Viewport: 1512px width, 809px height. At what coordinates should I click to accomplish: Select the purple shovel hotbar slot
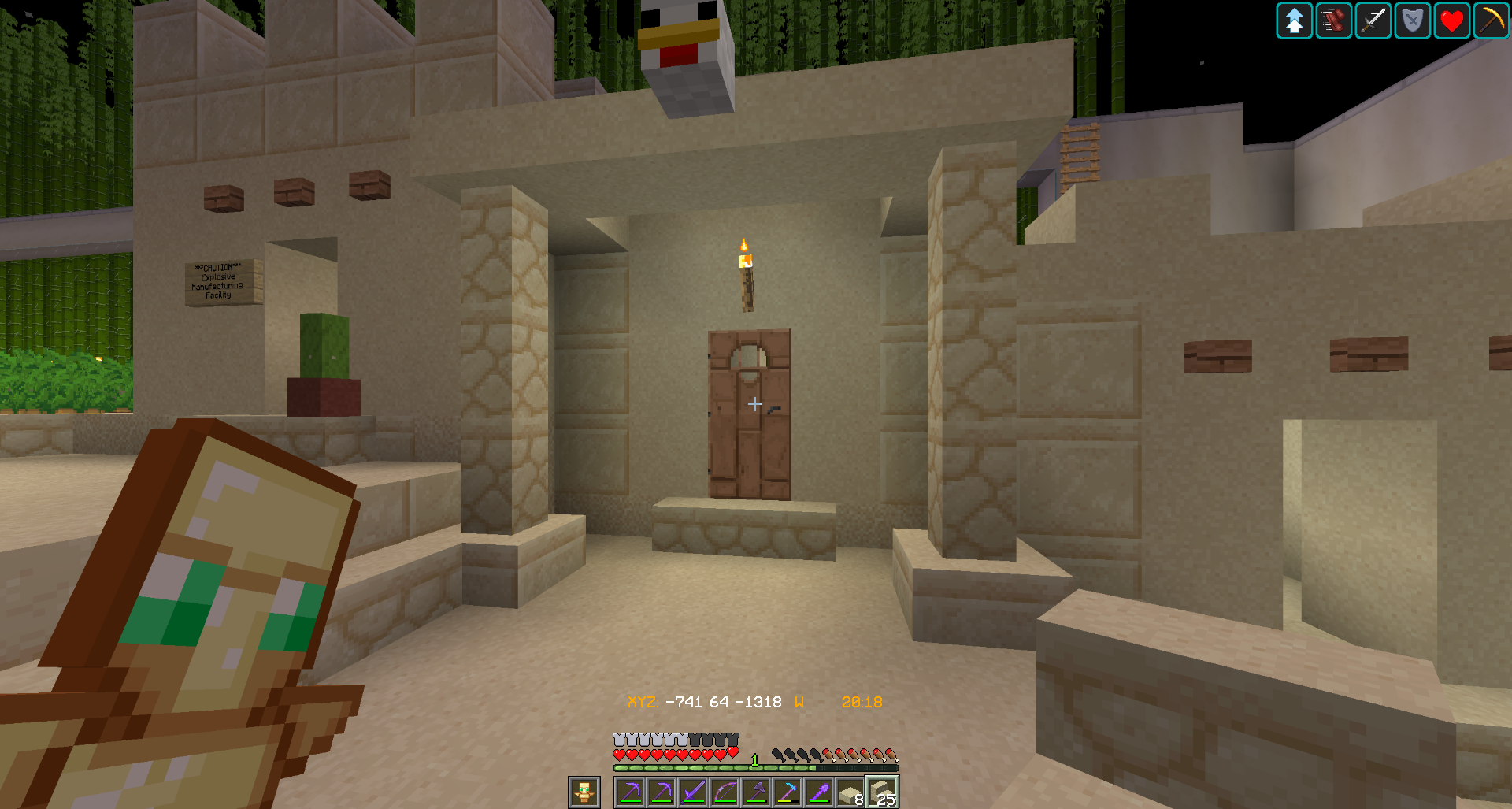[x=819, y=792]
